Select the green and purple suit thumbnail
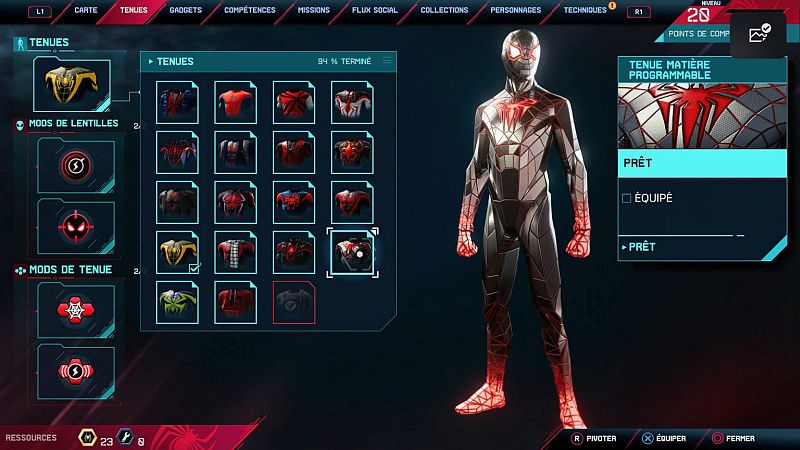The width and height of the screenshot is (800, 450). 178,302
